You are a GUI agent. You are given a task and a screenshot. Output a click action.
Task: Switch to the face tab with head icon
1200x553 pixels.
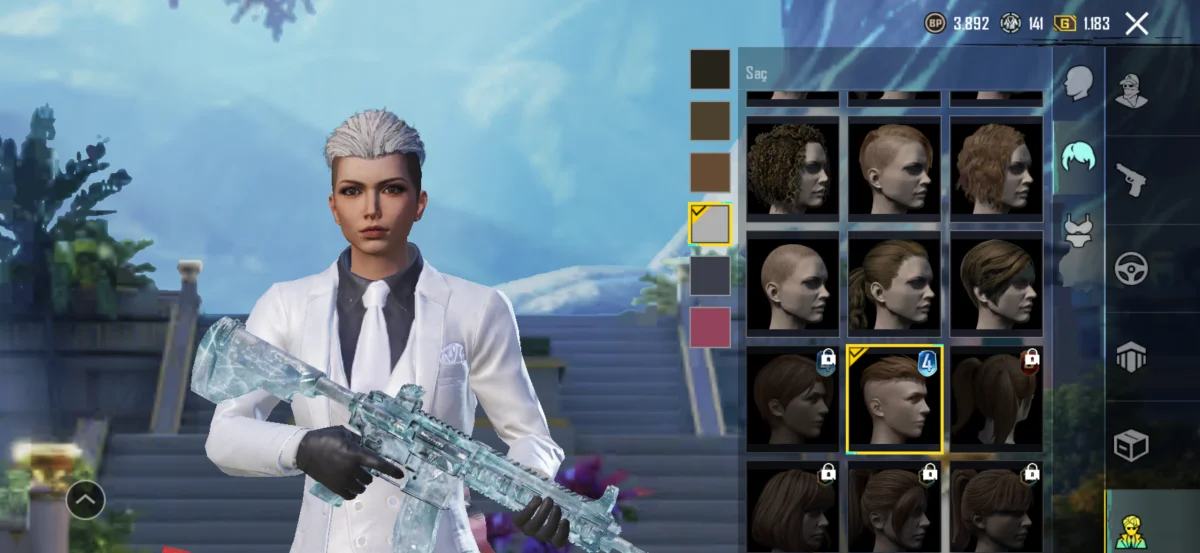1077,84
